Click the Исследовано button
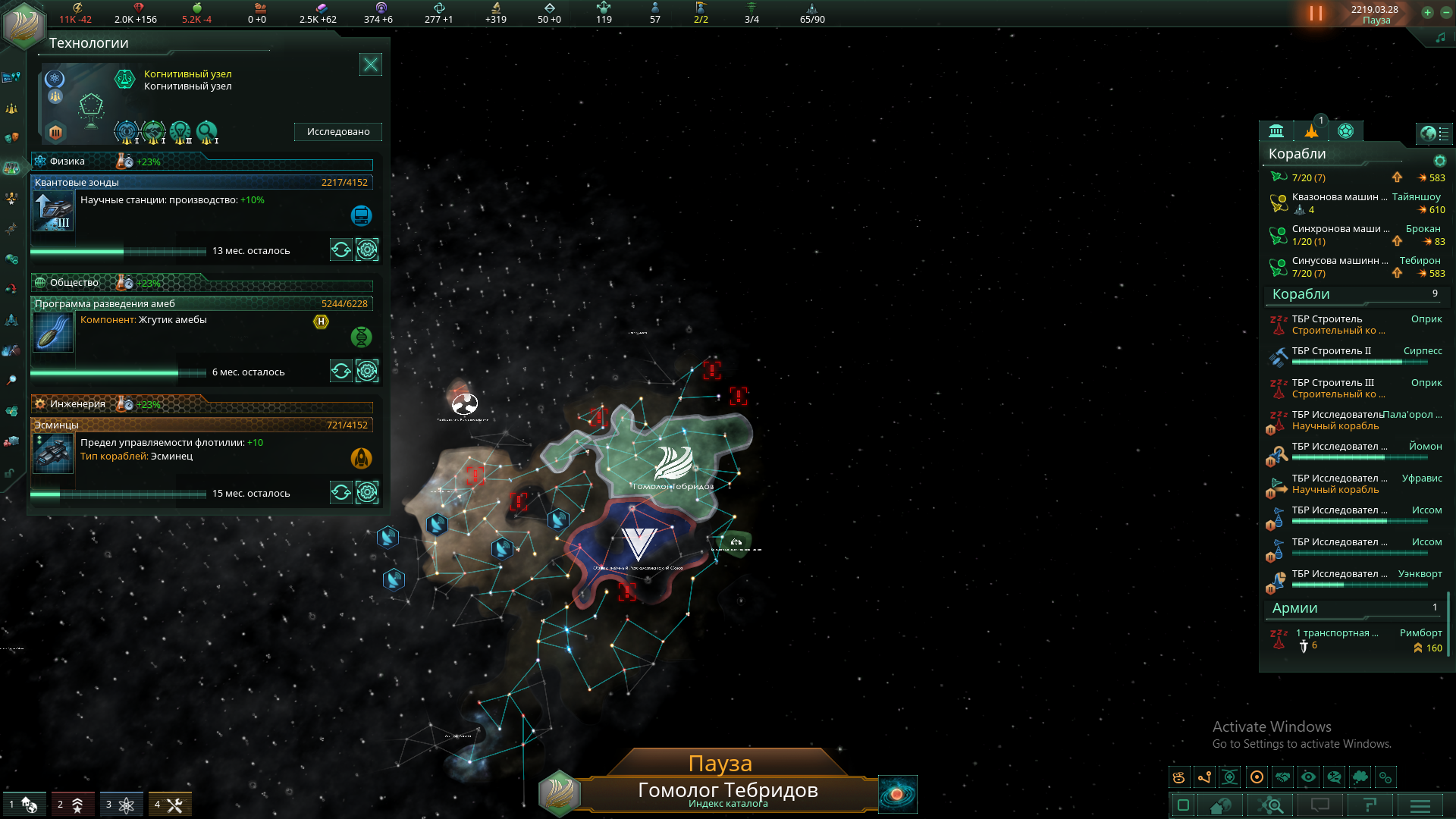 click(338, 132)
